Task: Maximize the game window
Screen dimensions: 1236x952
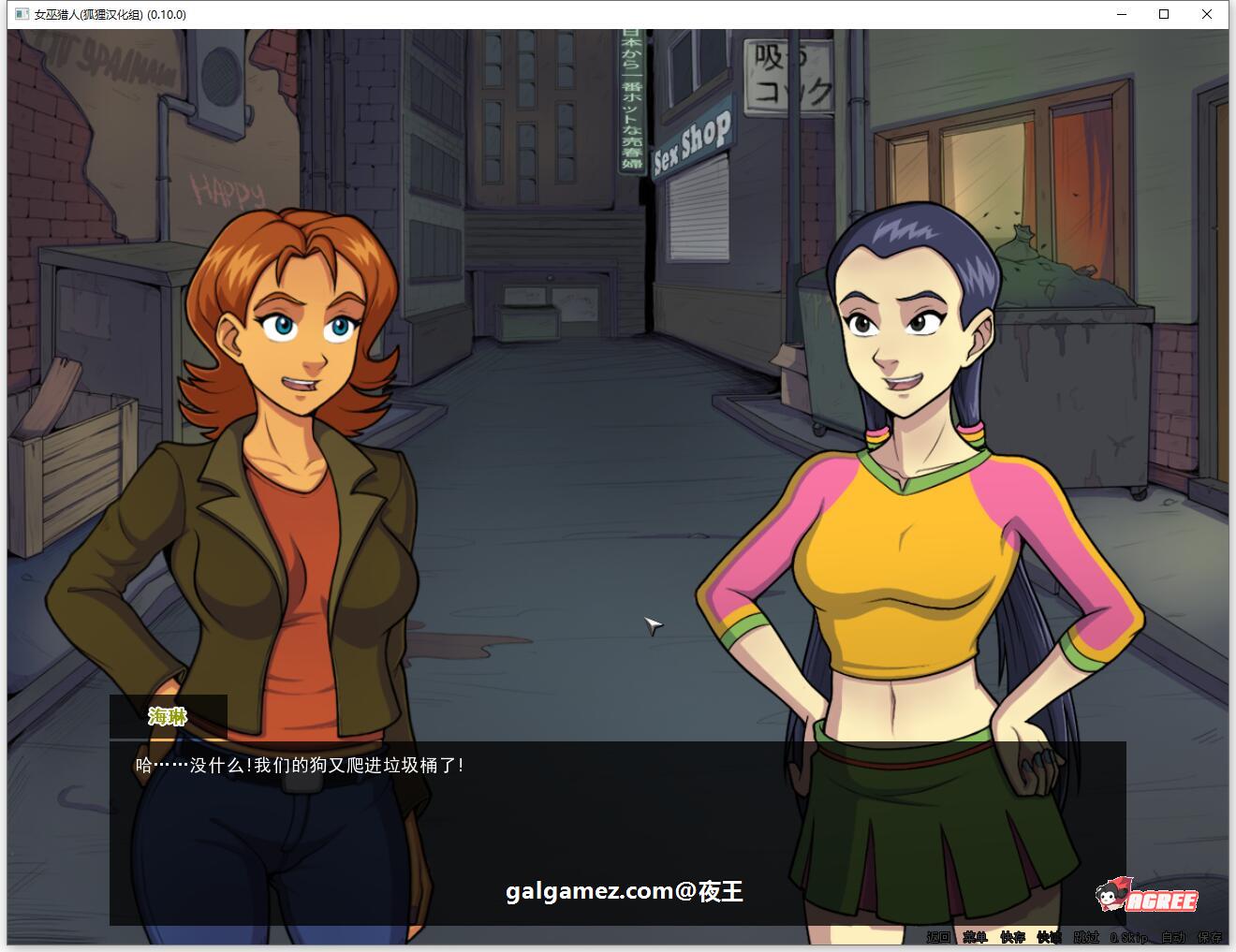Action: (1164, 14)
